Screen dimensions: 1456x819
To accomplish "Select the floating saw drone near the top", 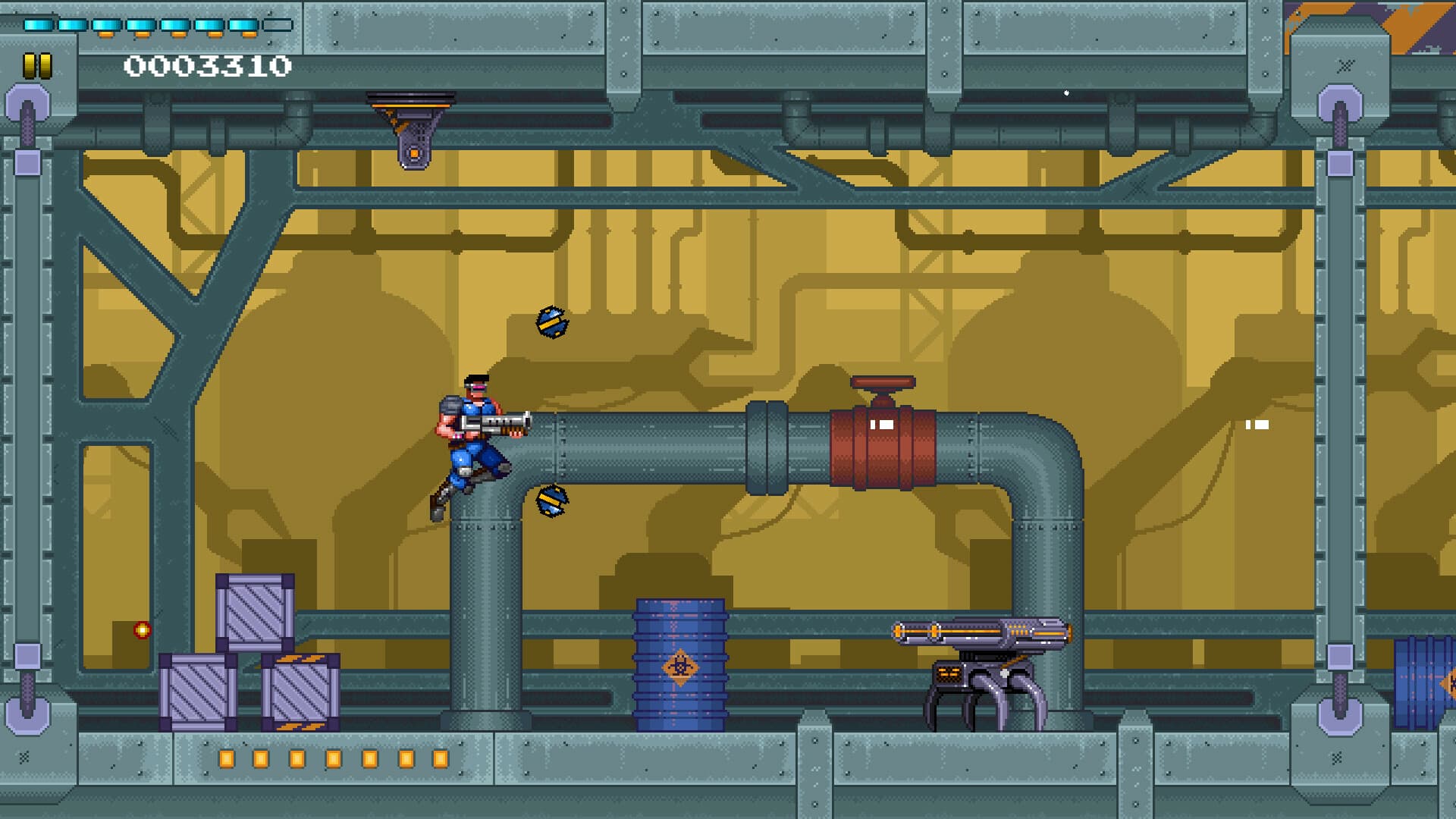I will coord(553,321).
